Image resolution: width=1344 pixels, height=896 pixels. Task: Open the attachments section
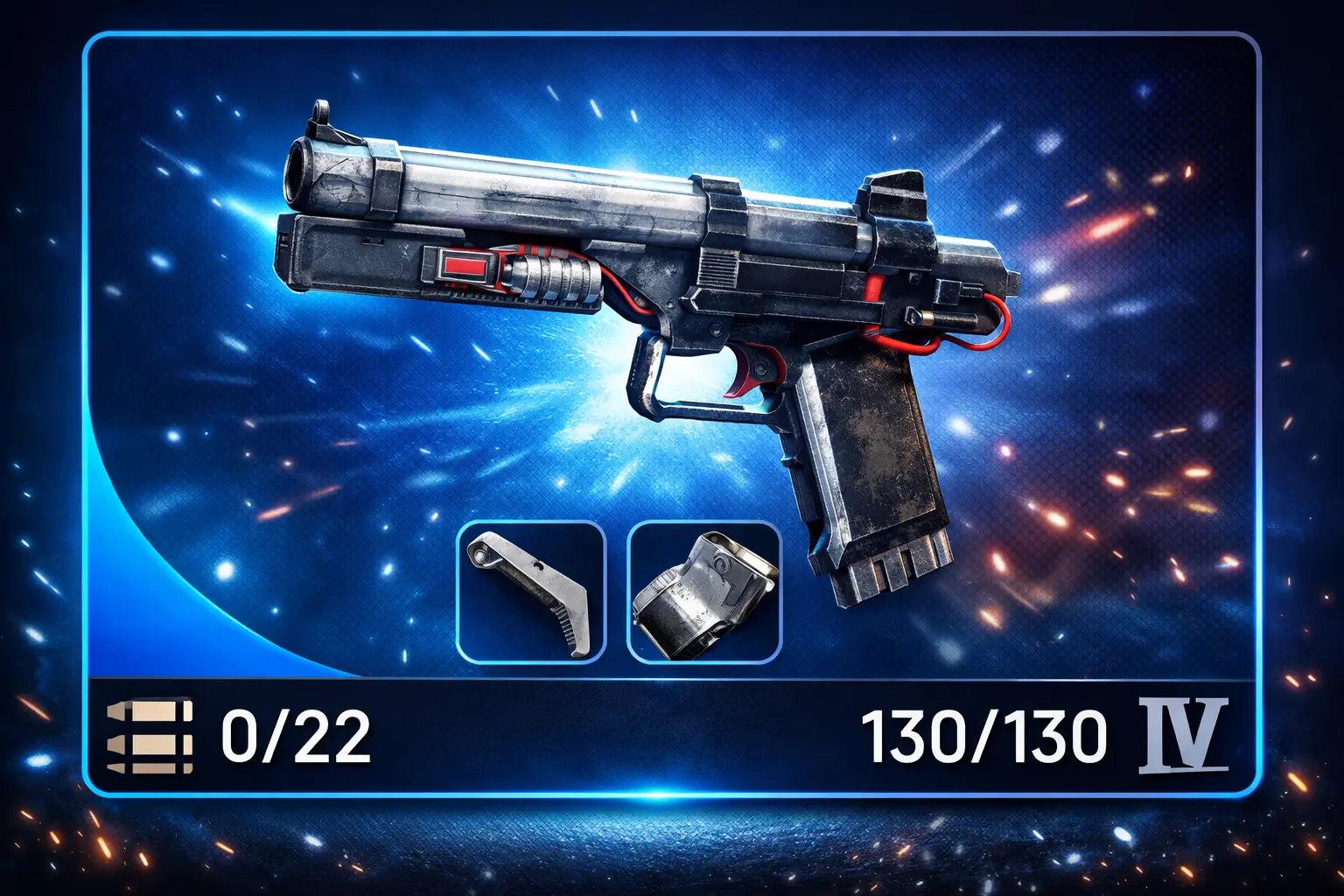[617, 588]
